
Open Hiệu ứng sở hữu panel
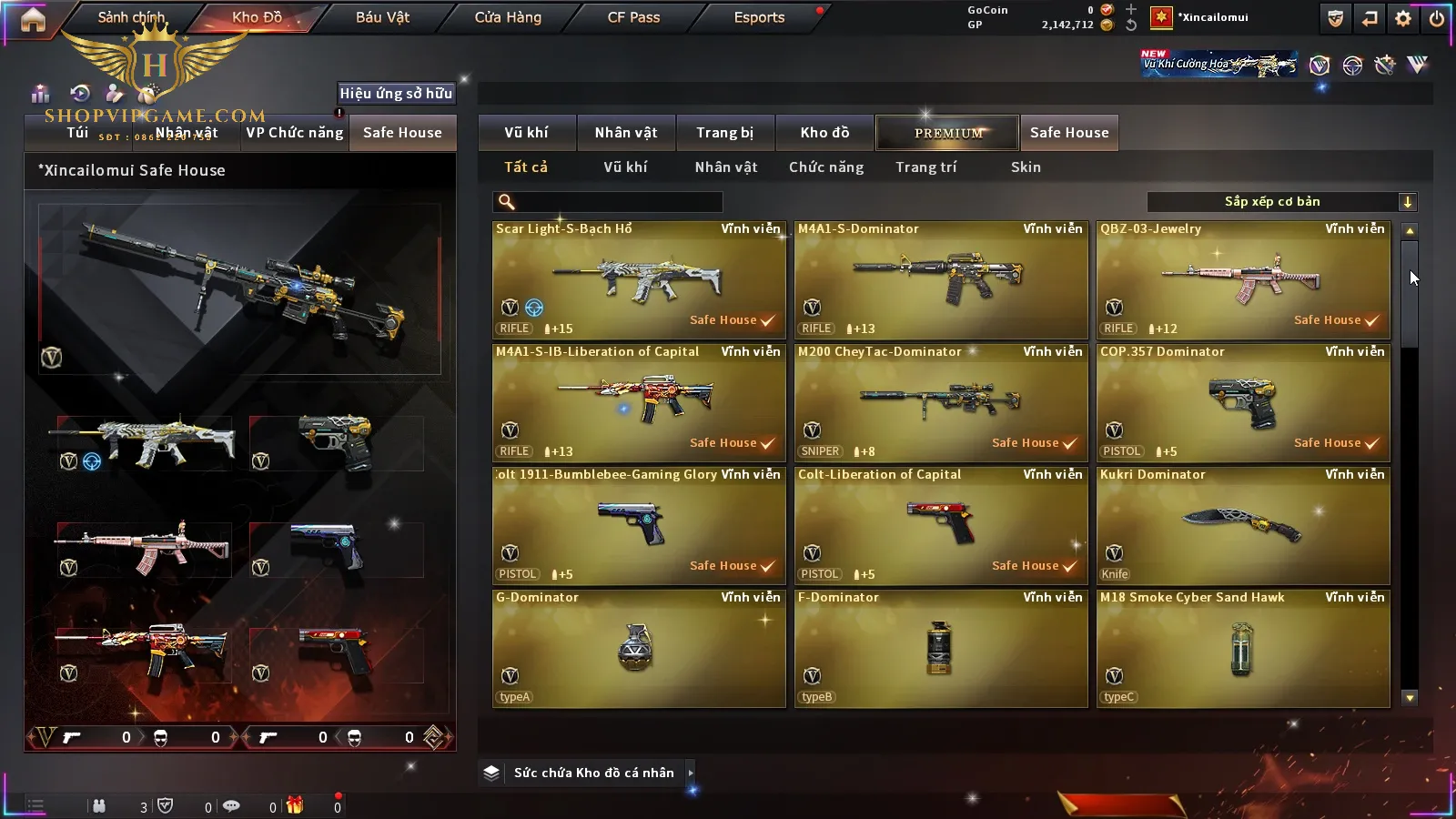[x=396, y=93]
